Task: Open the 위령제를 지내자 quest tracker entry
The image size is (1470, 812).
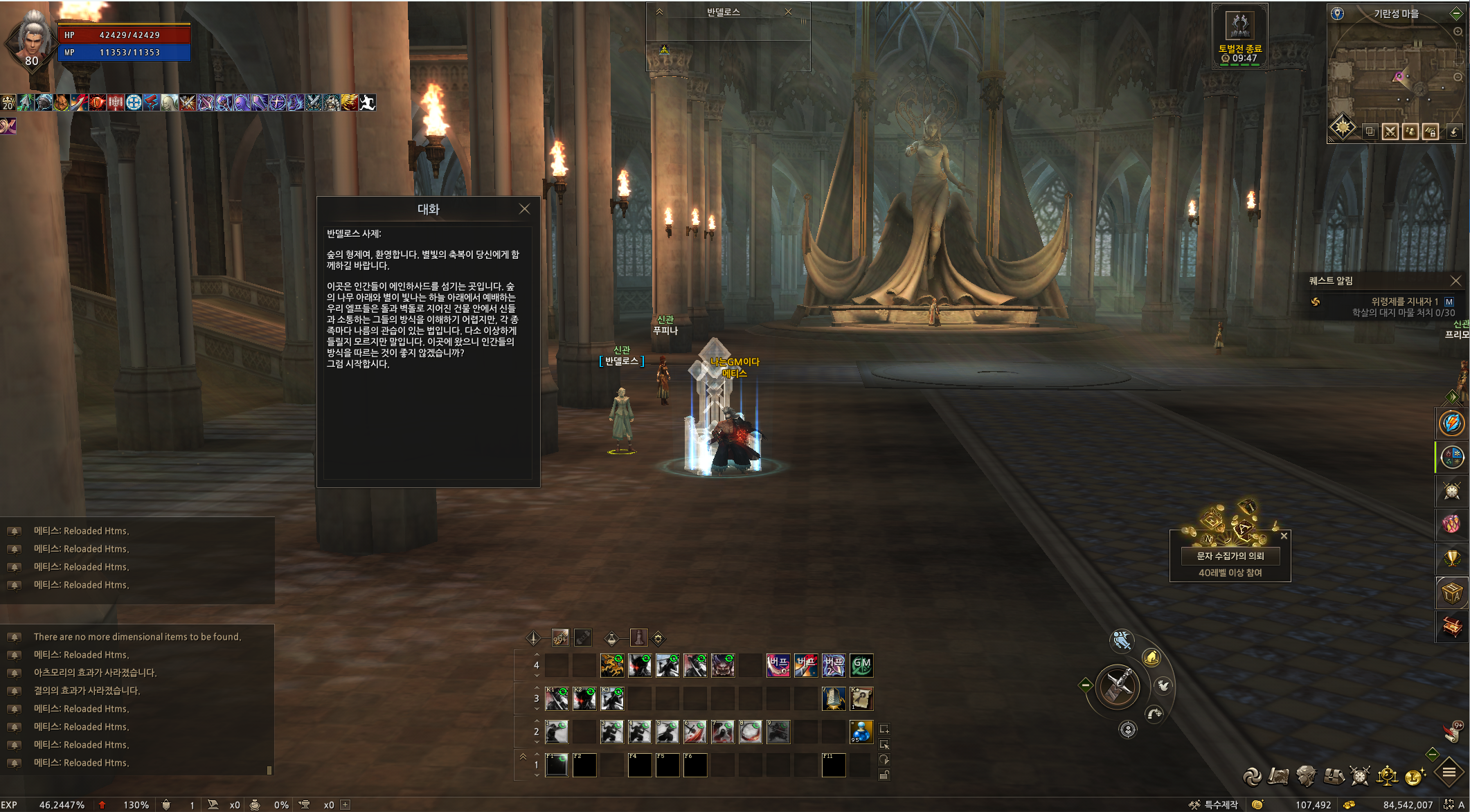Action: coord(1404,301)
